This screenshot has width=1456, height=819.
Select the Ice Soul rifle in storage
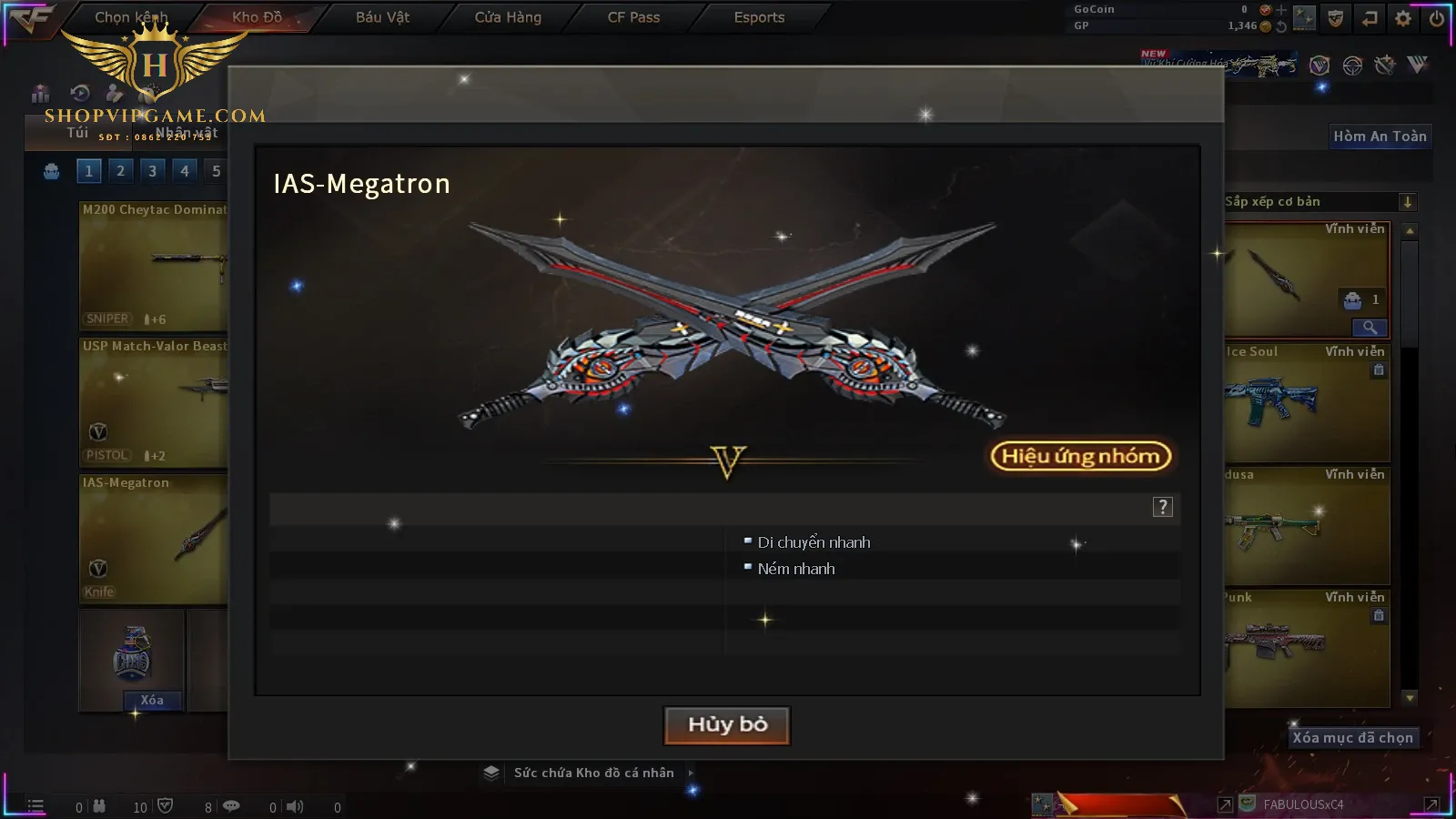pyautogui.click(x=1306, y=402)
